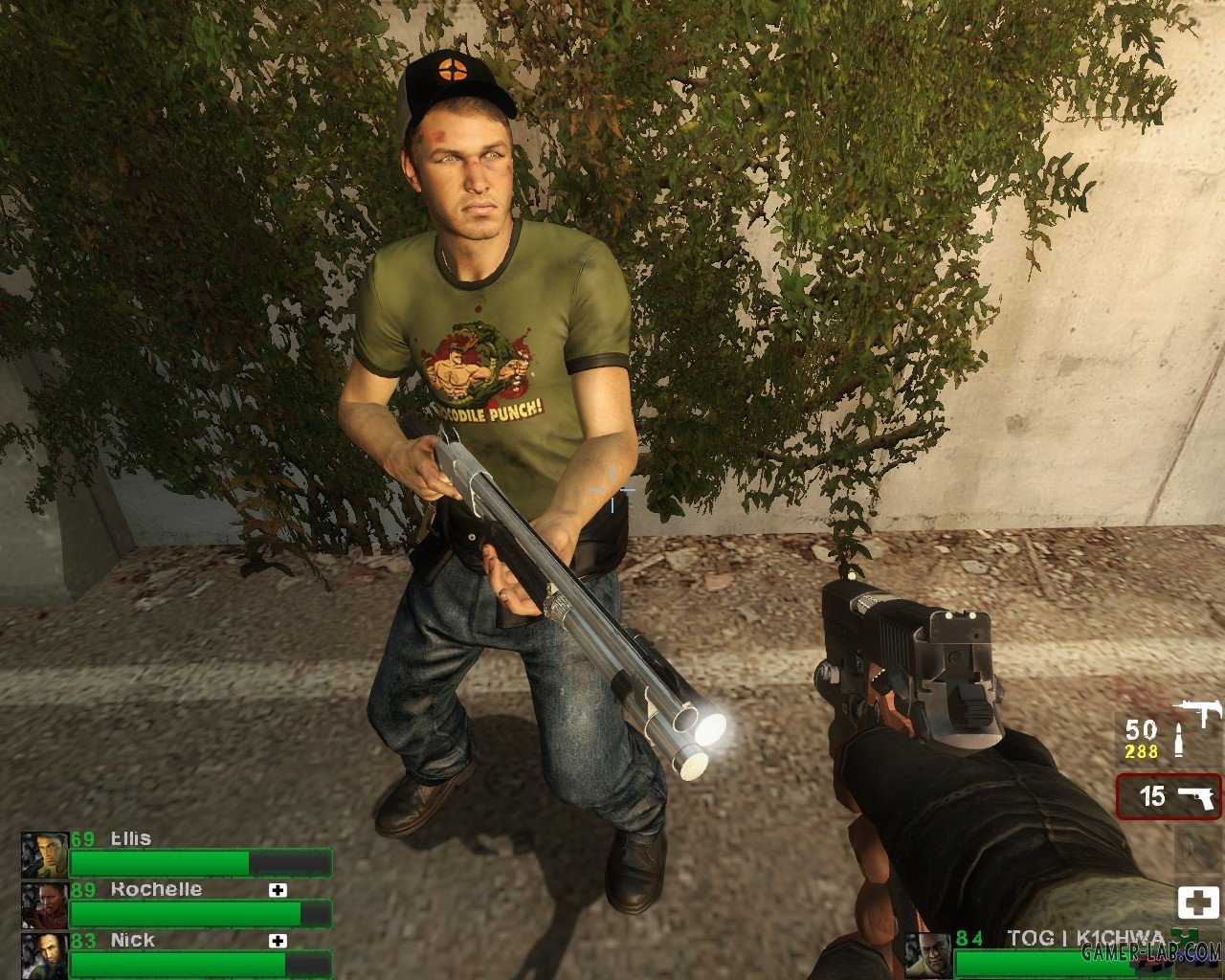Click Rochelle's medkit indicator icon
The width and height of the screenshot is (1225, 980).
[278, 890]
